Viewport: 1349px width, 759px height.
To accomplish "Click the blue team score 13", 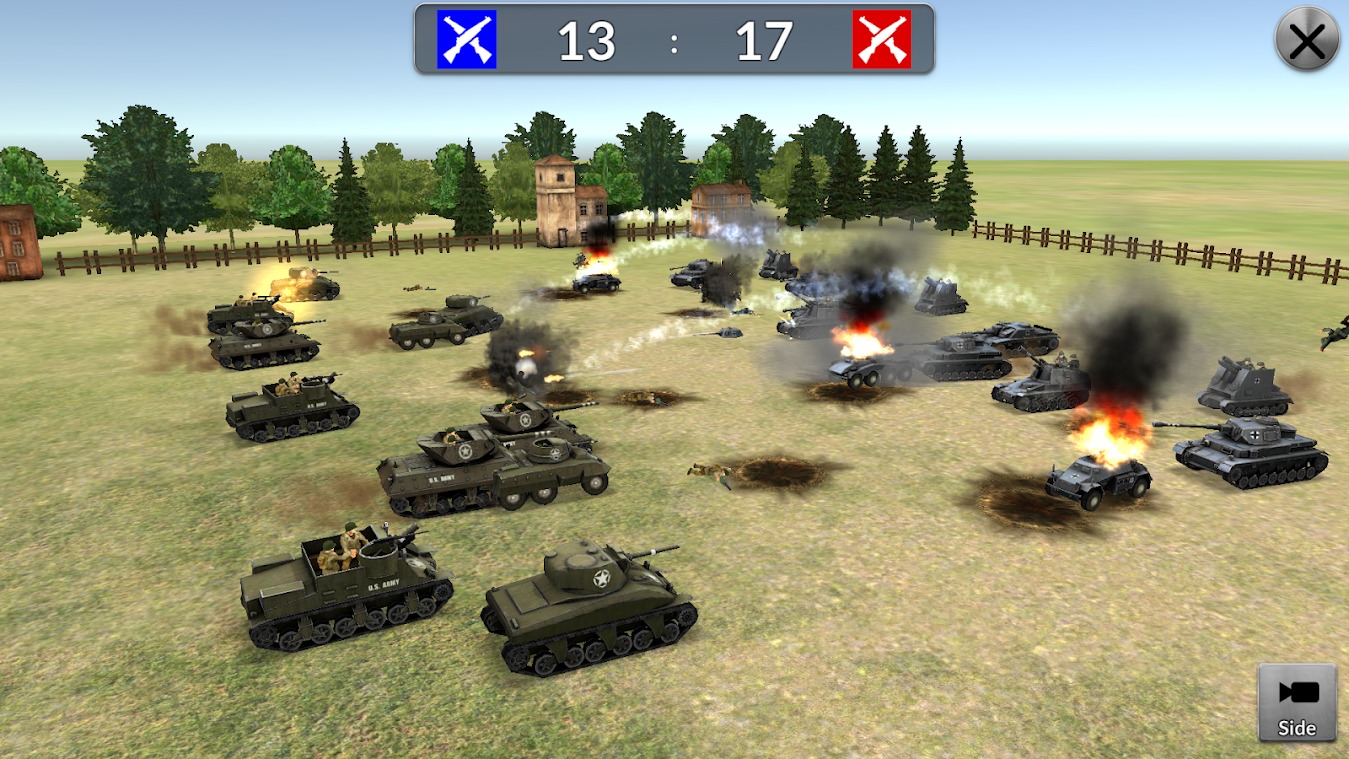I will click(587, 41).
